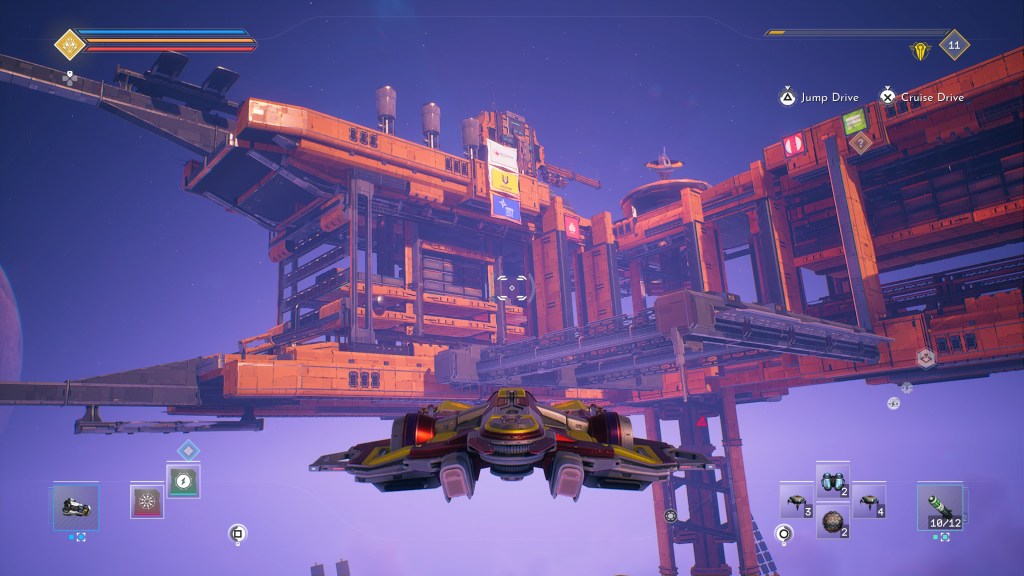Select the round honeycomb grenade slot
This screenshot has height=576, width=1024.
pyautogui.click(x=832, y=520)
